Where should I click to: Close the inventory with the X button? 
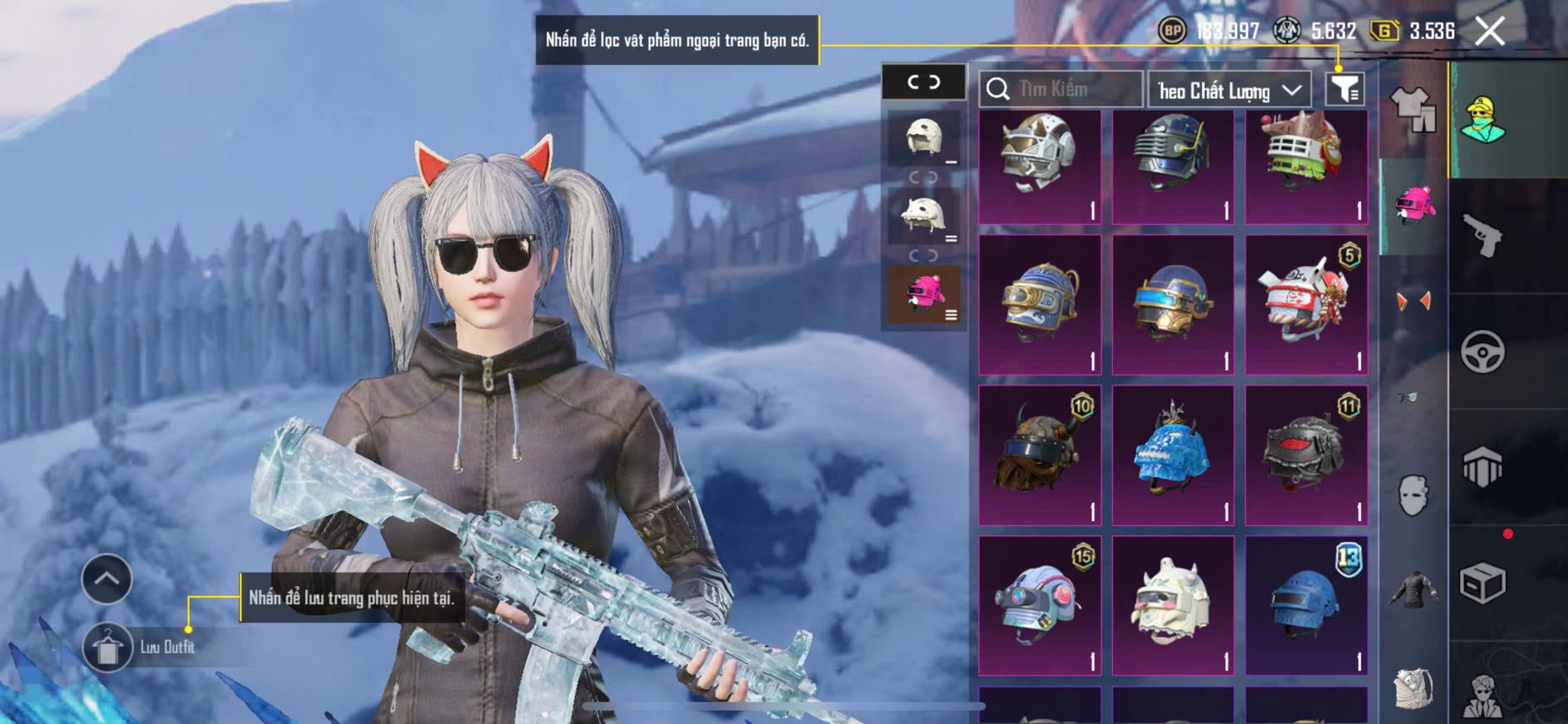[x=1489, y=32]
